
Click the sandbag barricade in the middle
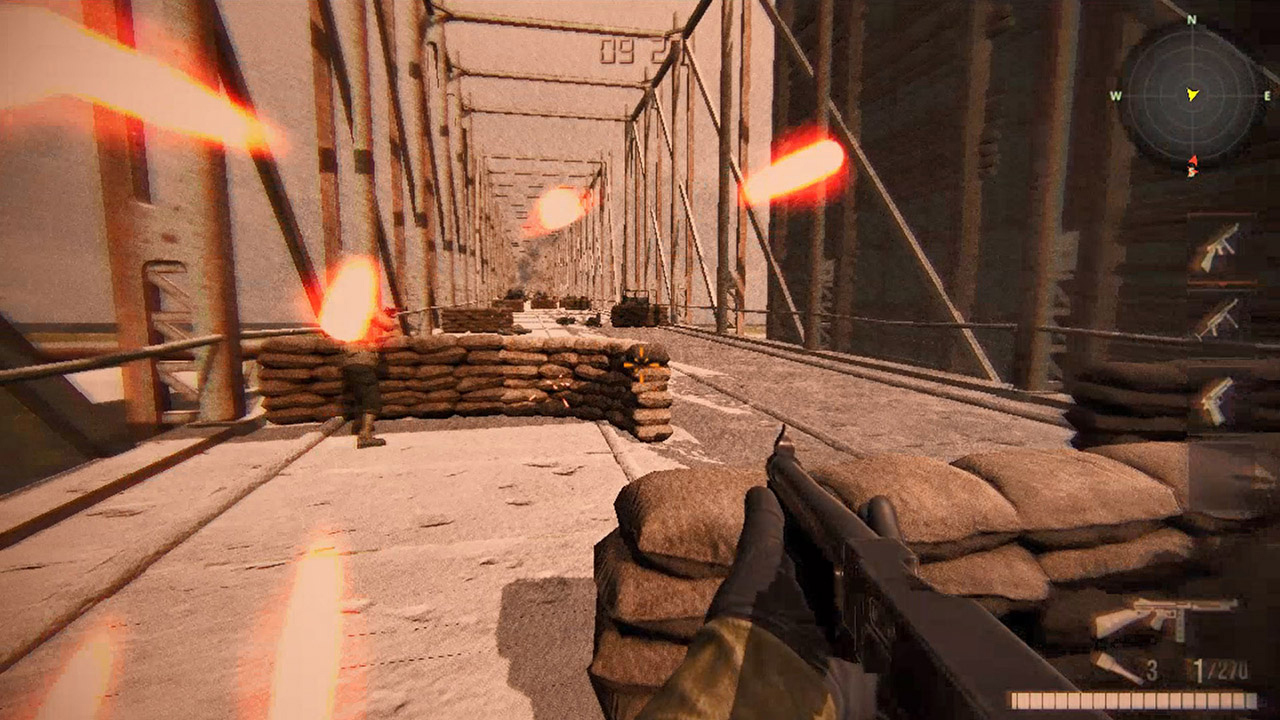pyautogui.click(x=470, y=380)
